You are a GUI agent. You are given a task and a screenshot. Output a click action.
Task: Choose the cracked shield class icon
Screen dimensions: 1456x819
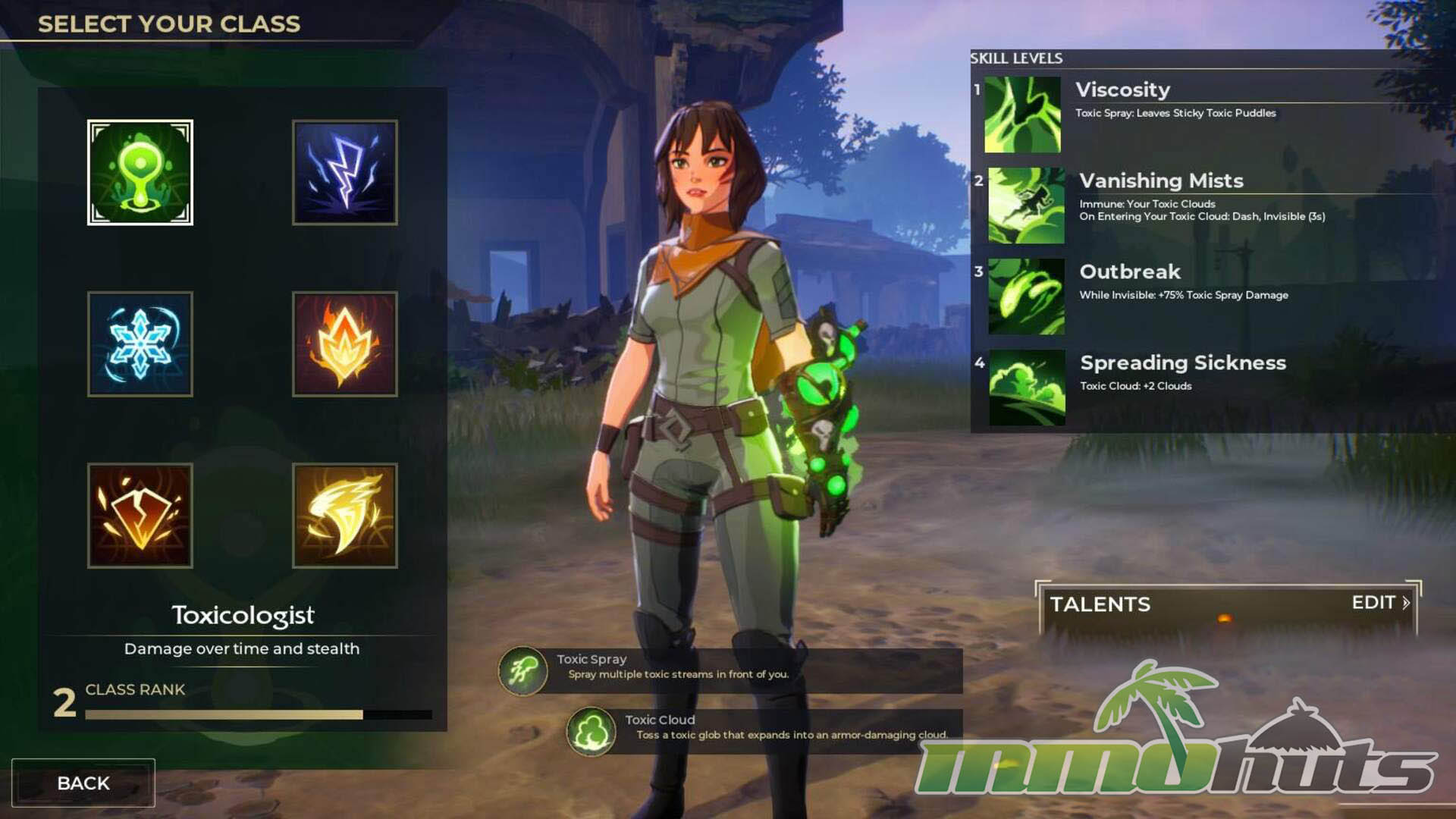pyautogui.click(x=140, y=516)
